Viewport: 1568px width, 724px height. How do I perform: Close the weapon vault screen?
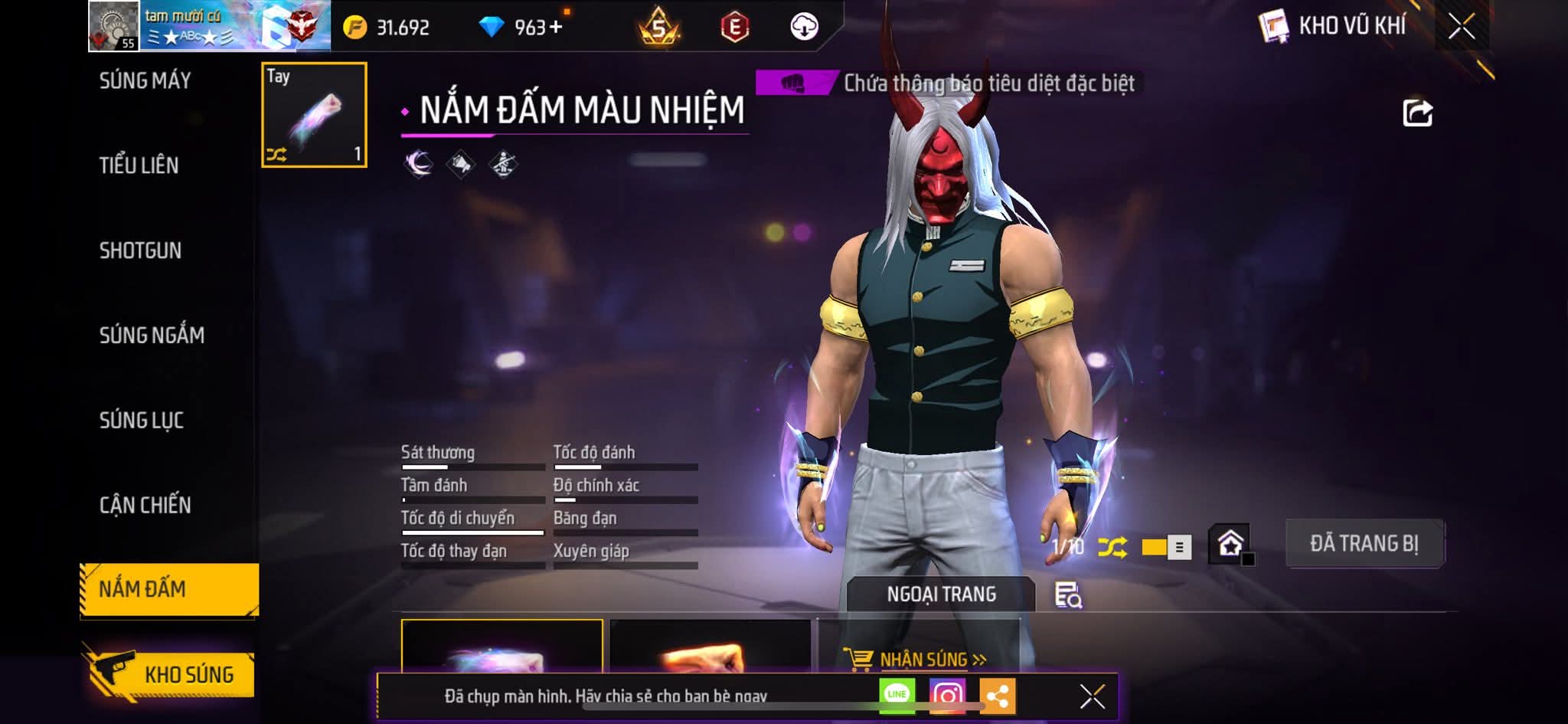tap(1462, 27)
